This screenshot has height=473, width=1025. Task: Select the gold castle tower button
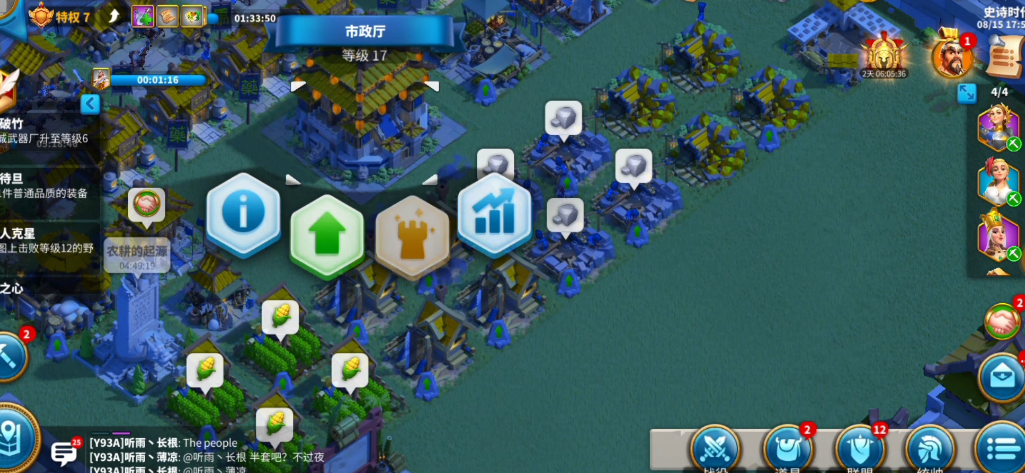[x=412, y=234]
